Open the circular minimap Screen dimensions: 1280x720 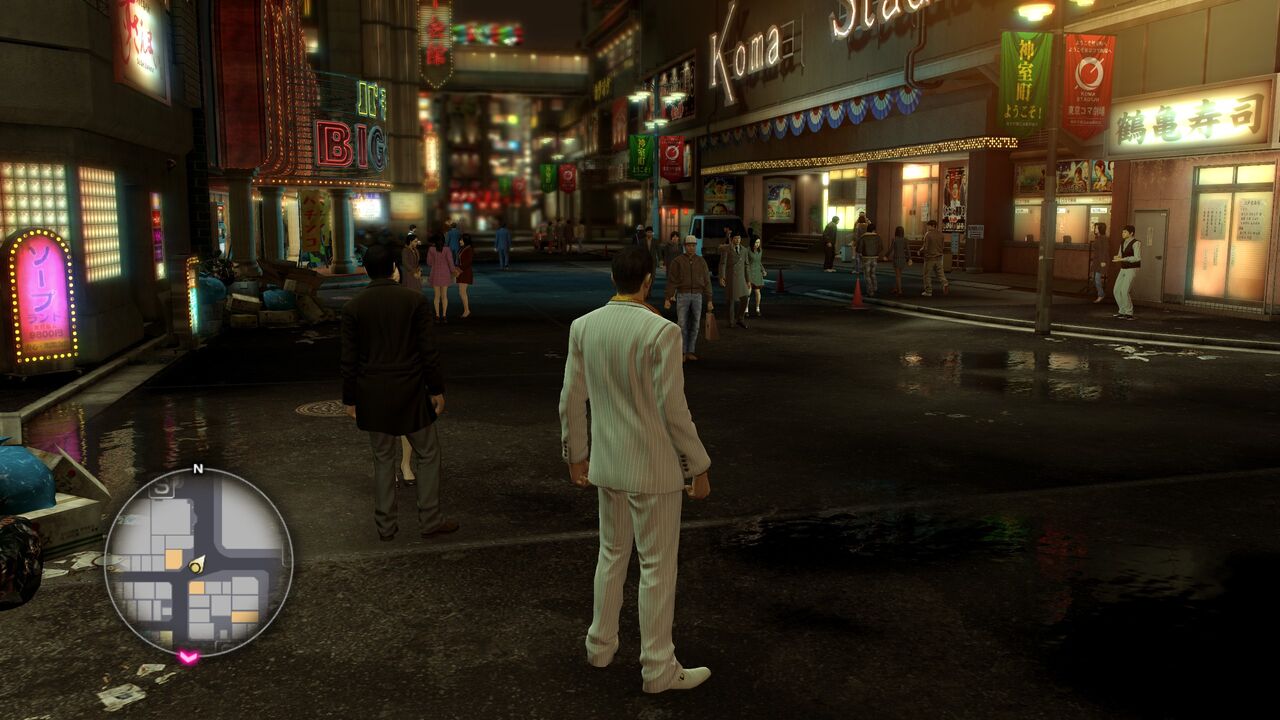click(198, 561)
